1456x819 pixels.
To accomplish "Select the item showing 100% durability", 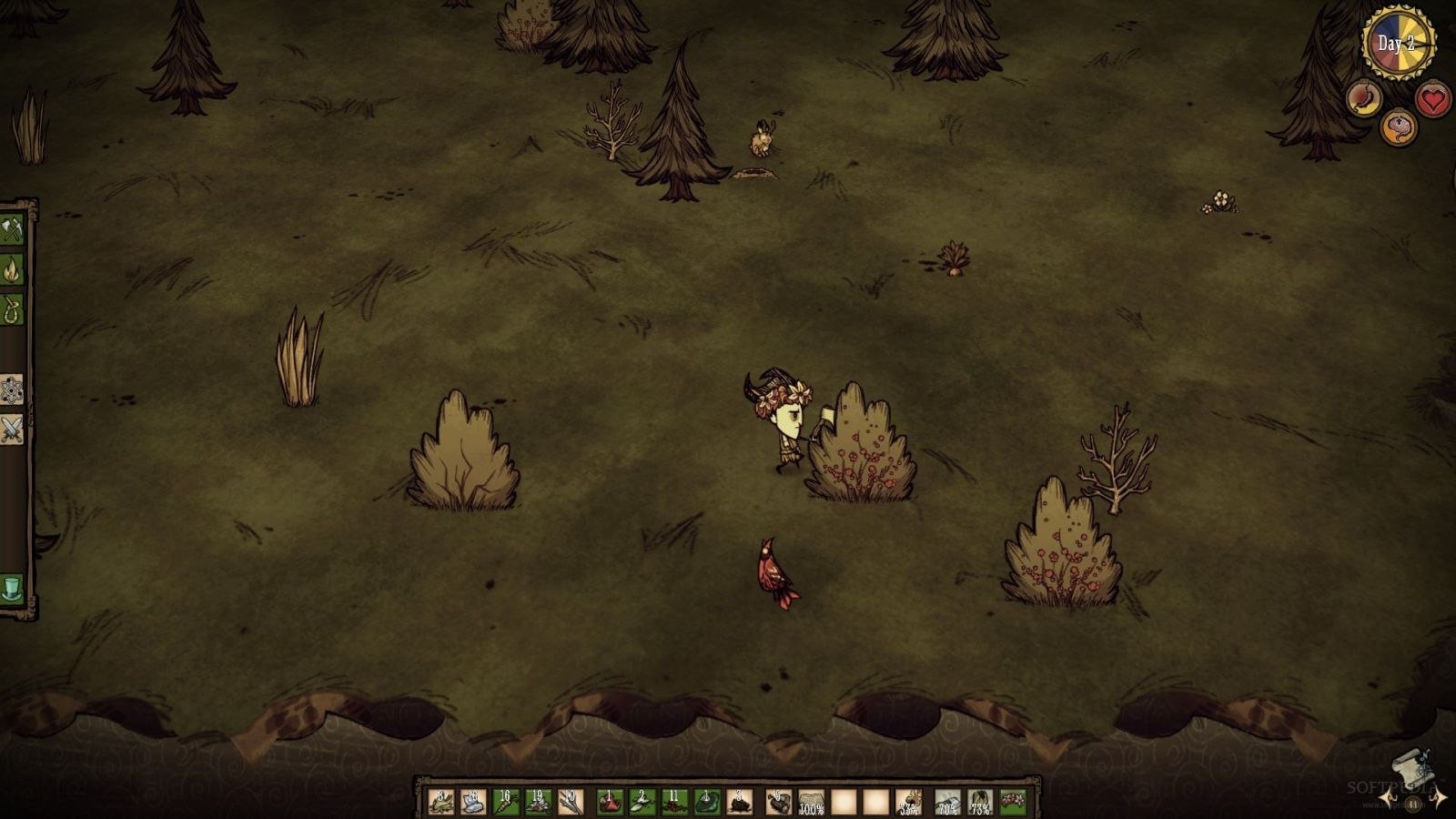I will 811,802.
